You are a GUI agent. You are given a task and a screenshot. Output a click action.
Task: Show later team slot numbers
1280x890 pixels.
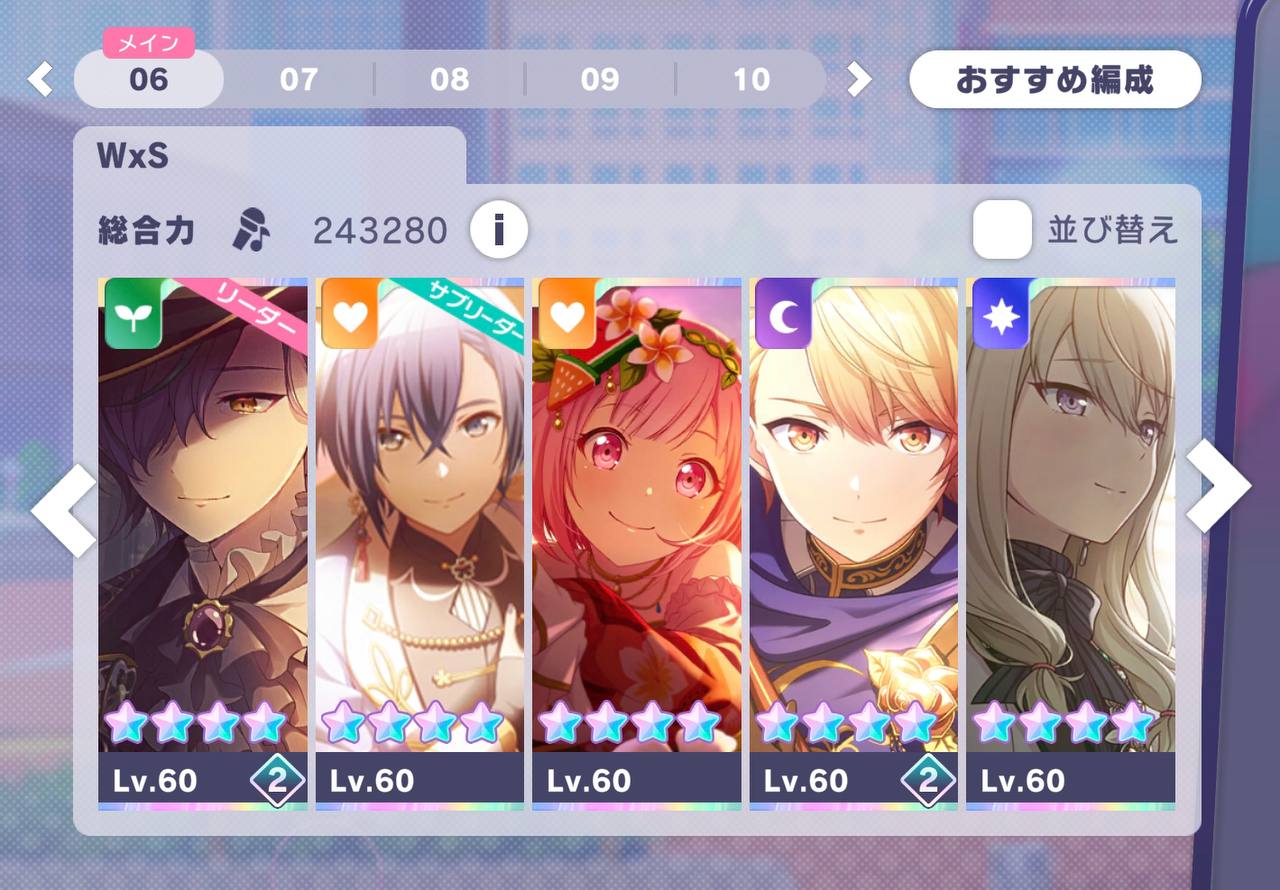(859, 78)
